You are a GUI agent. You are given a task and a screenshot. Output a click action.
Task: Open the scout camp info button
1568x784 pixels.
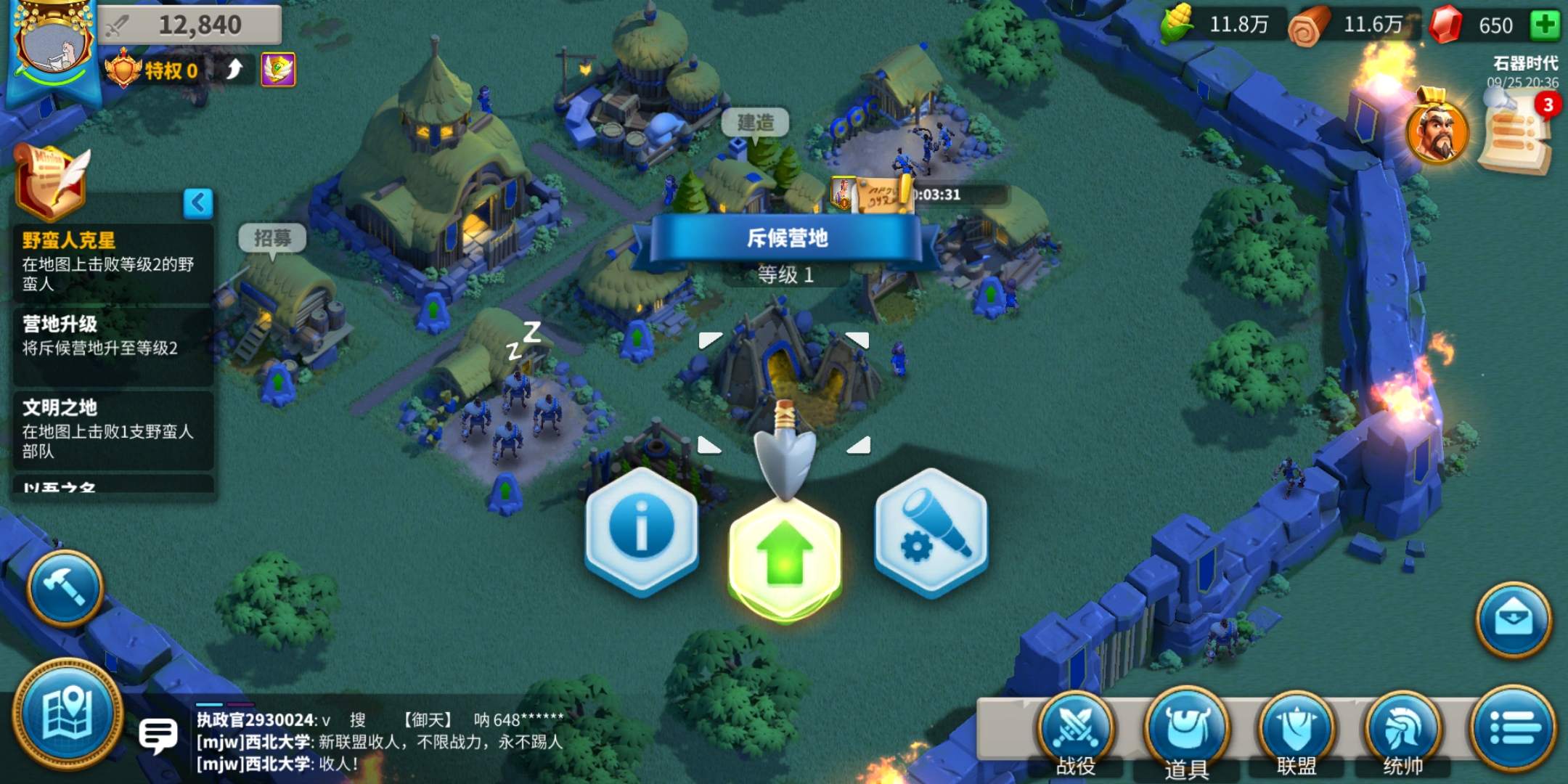pos(641,530)
